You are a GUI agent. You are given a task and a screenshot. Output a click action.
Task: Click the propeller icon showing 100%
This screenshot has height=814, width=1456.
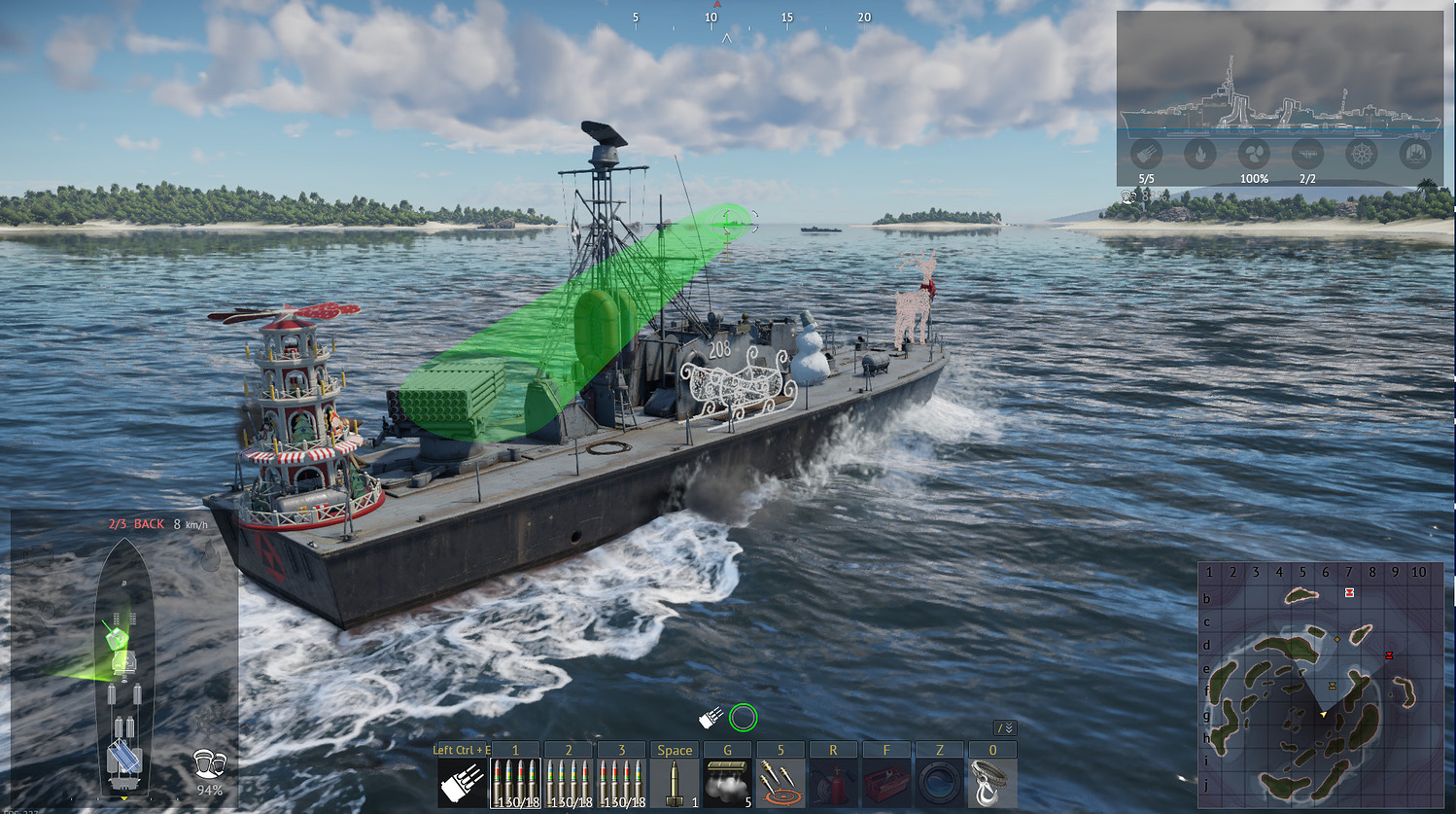(1254, 155)
